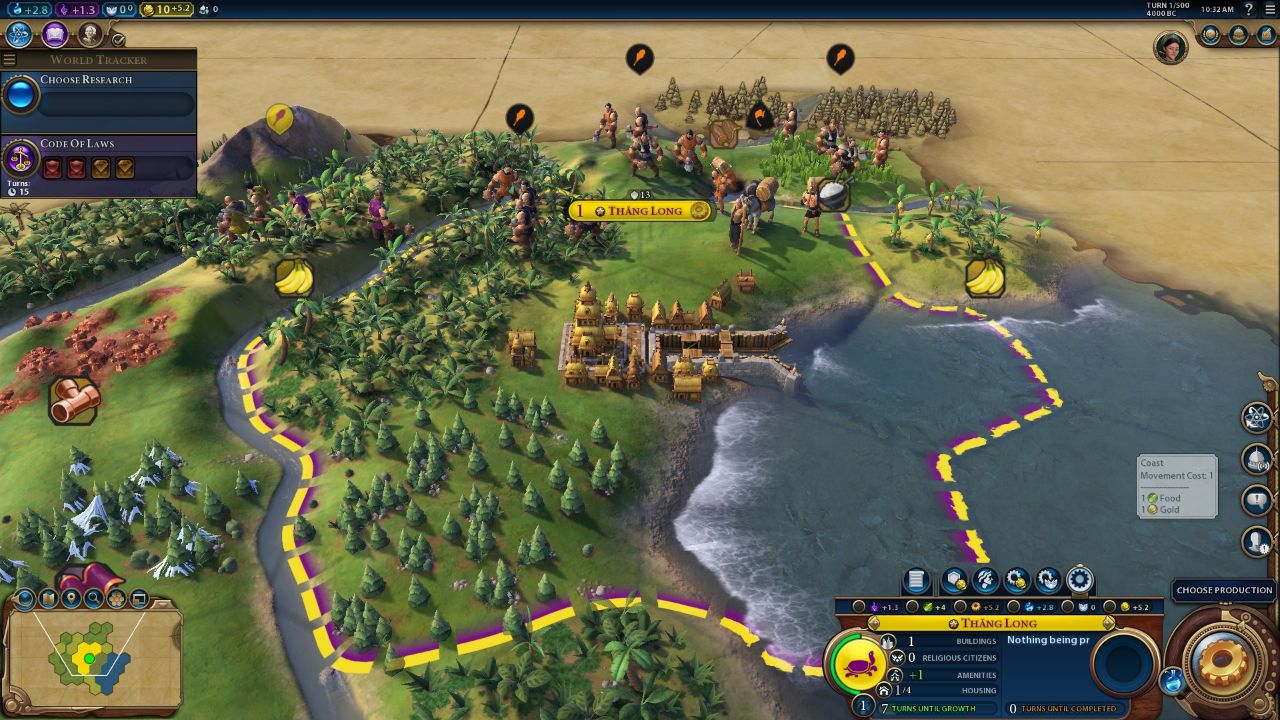Click inside the minimap to move view
The image size is (1280, 720).
tap(90, 660)
